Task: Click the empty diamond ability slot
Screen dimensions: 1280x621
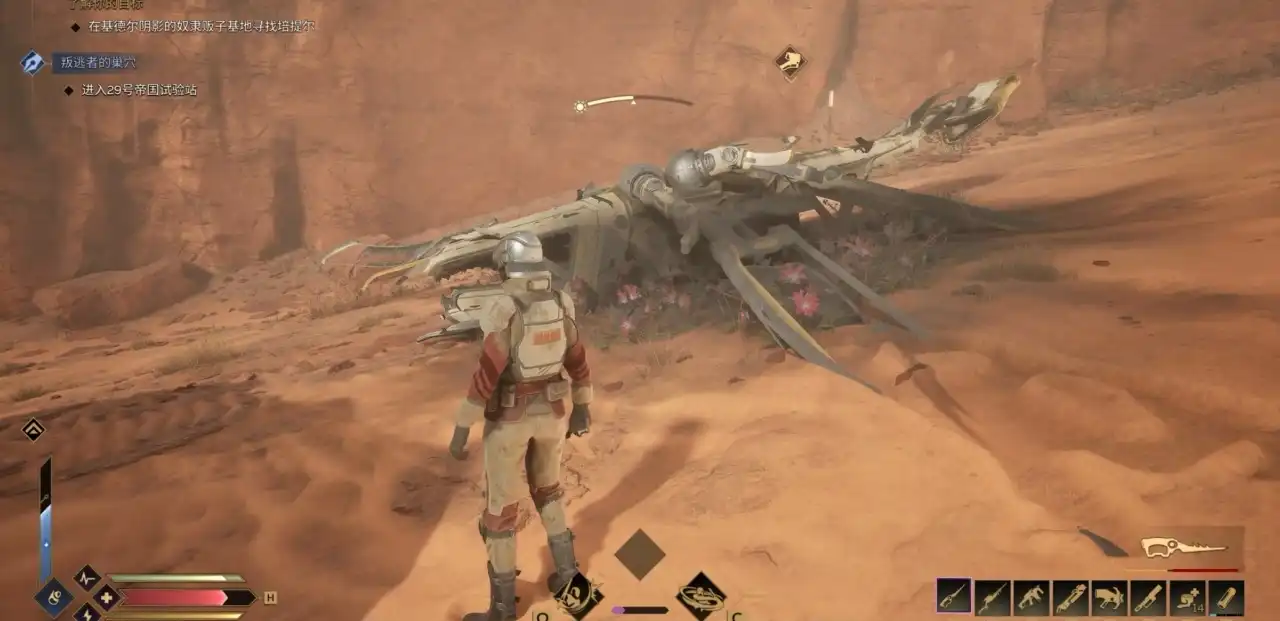Action: tap(639, 554)
